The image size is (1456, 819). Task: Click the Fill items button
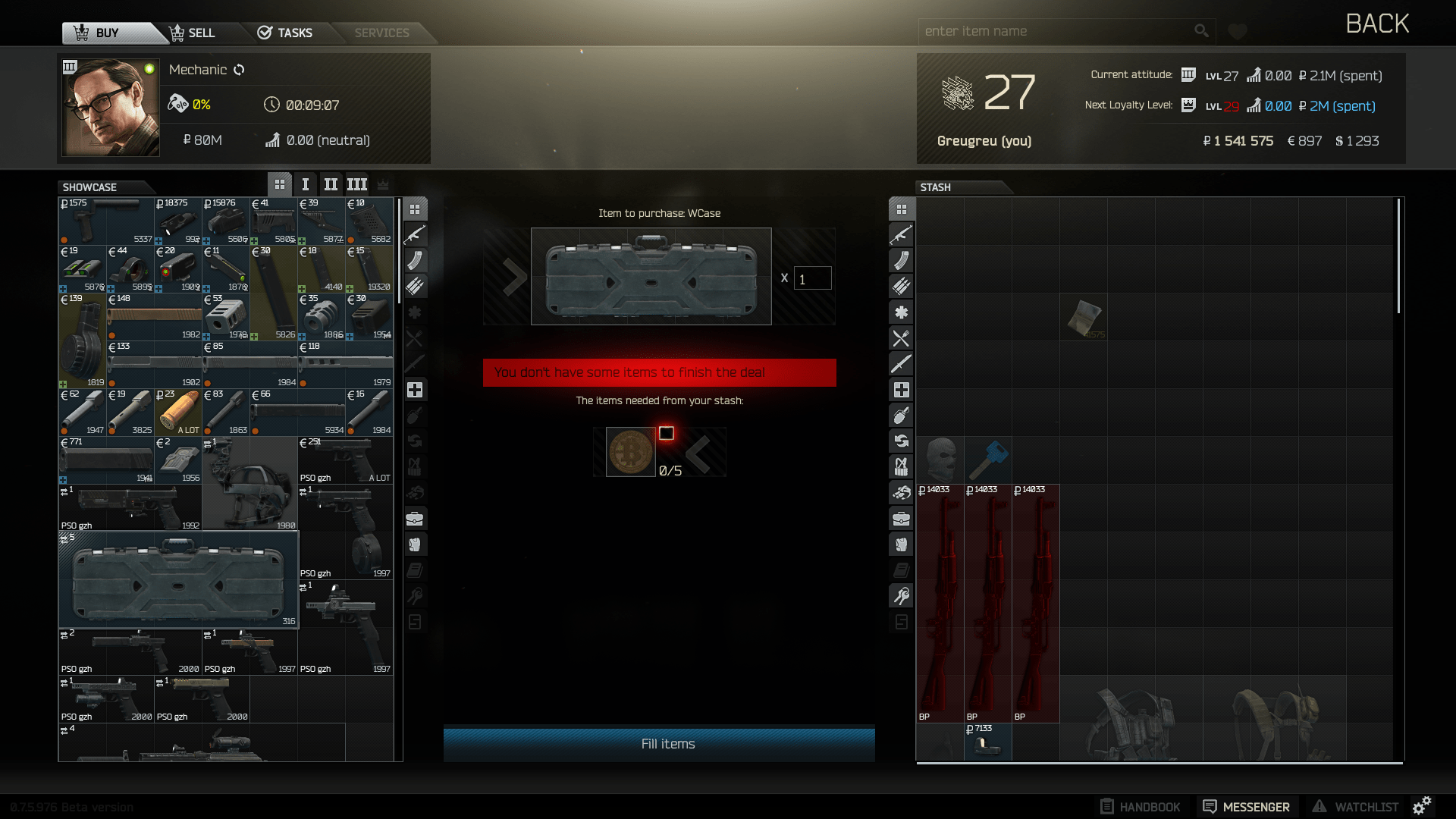659,744
